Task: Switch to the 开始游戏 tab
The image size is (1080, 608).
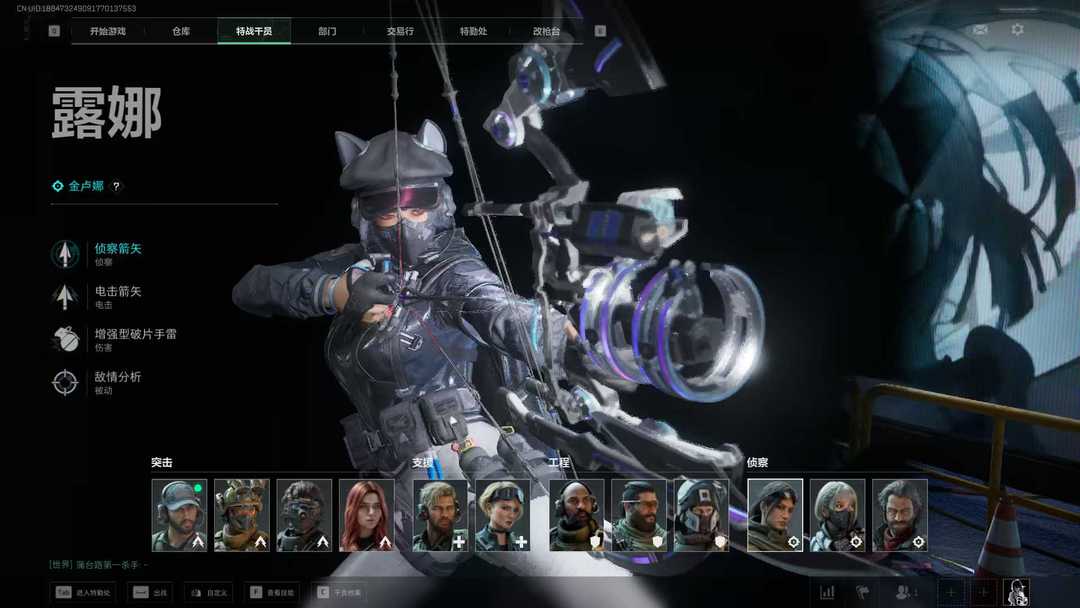Action: click(108, 31)
